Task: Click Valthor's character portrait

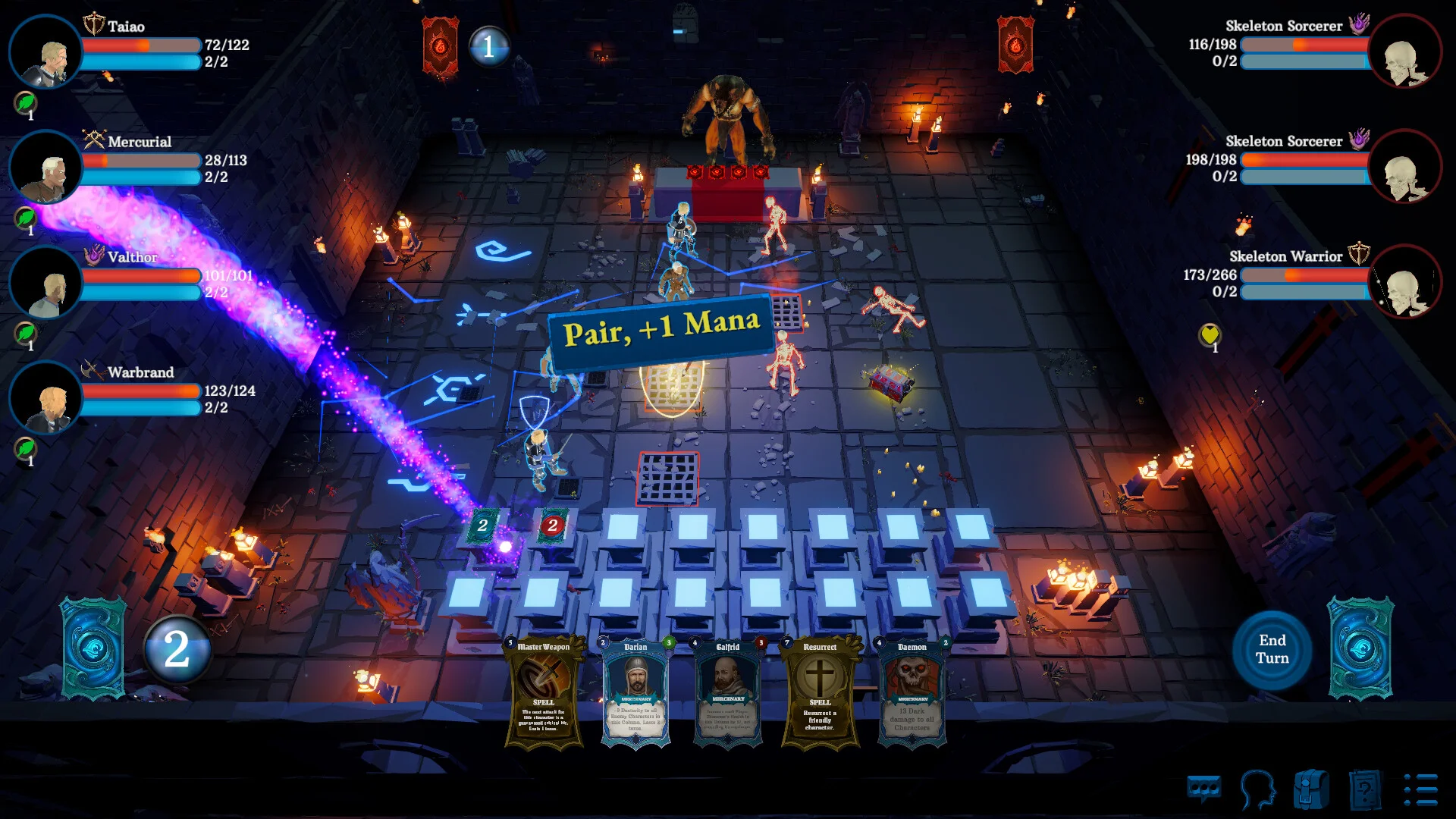Action: (x=45, y=282)
